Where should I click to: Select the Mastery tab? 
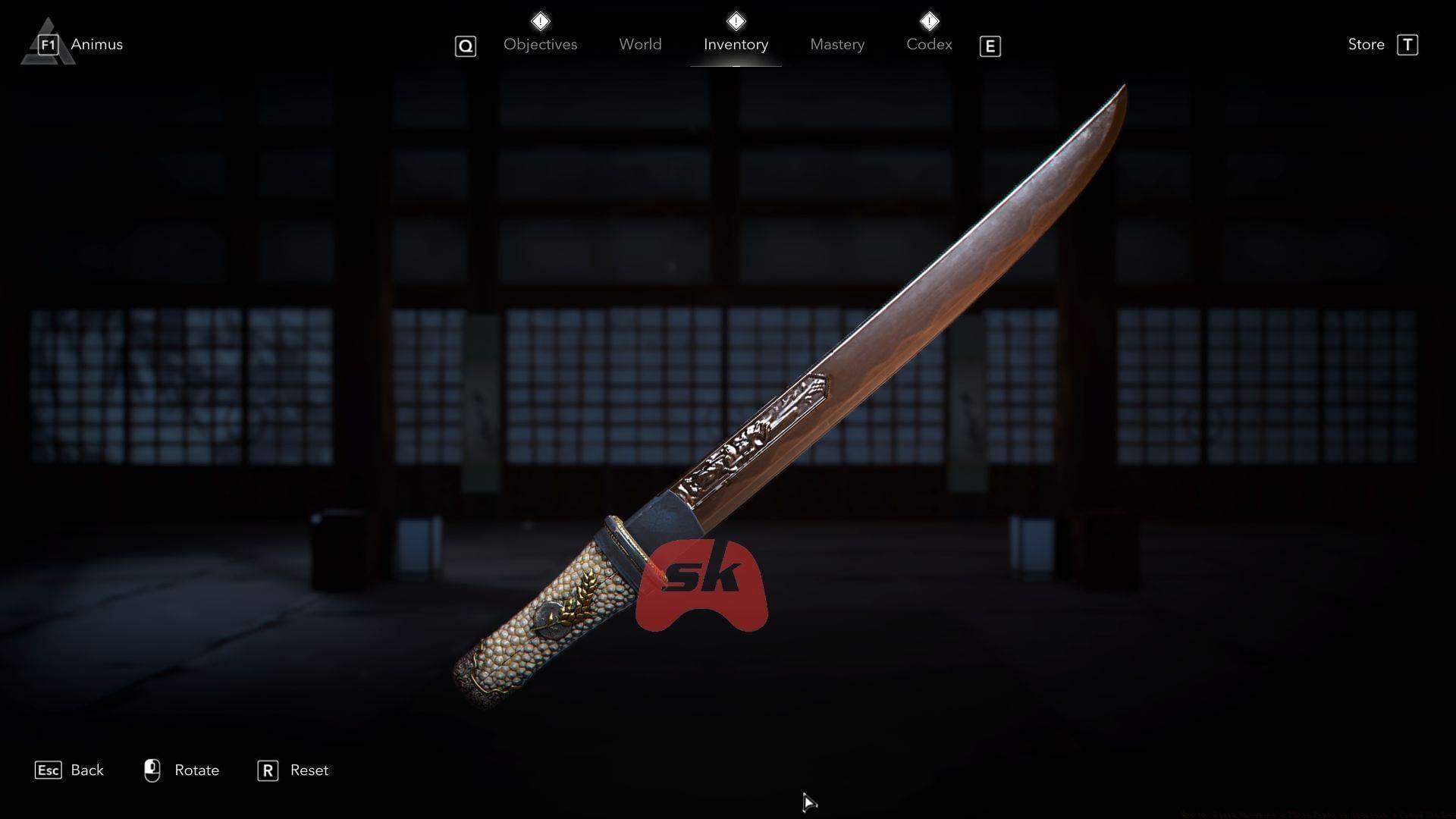(836, 44)
